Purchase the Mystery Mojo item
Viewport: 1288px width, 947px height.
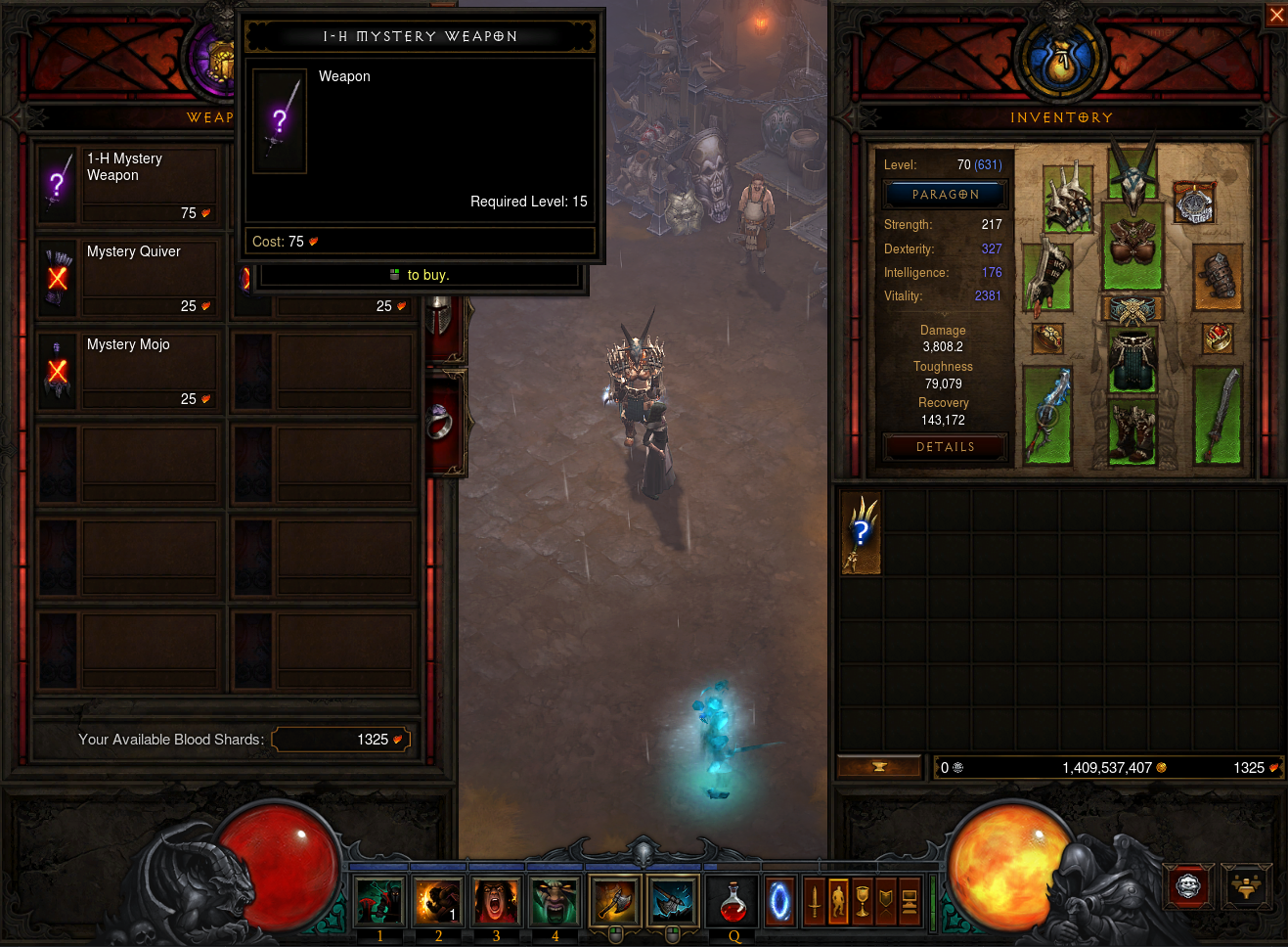126,367
